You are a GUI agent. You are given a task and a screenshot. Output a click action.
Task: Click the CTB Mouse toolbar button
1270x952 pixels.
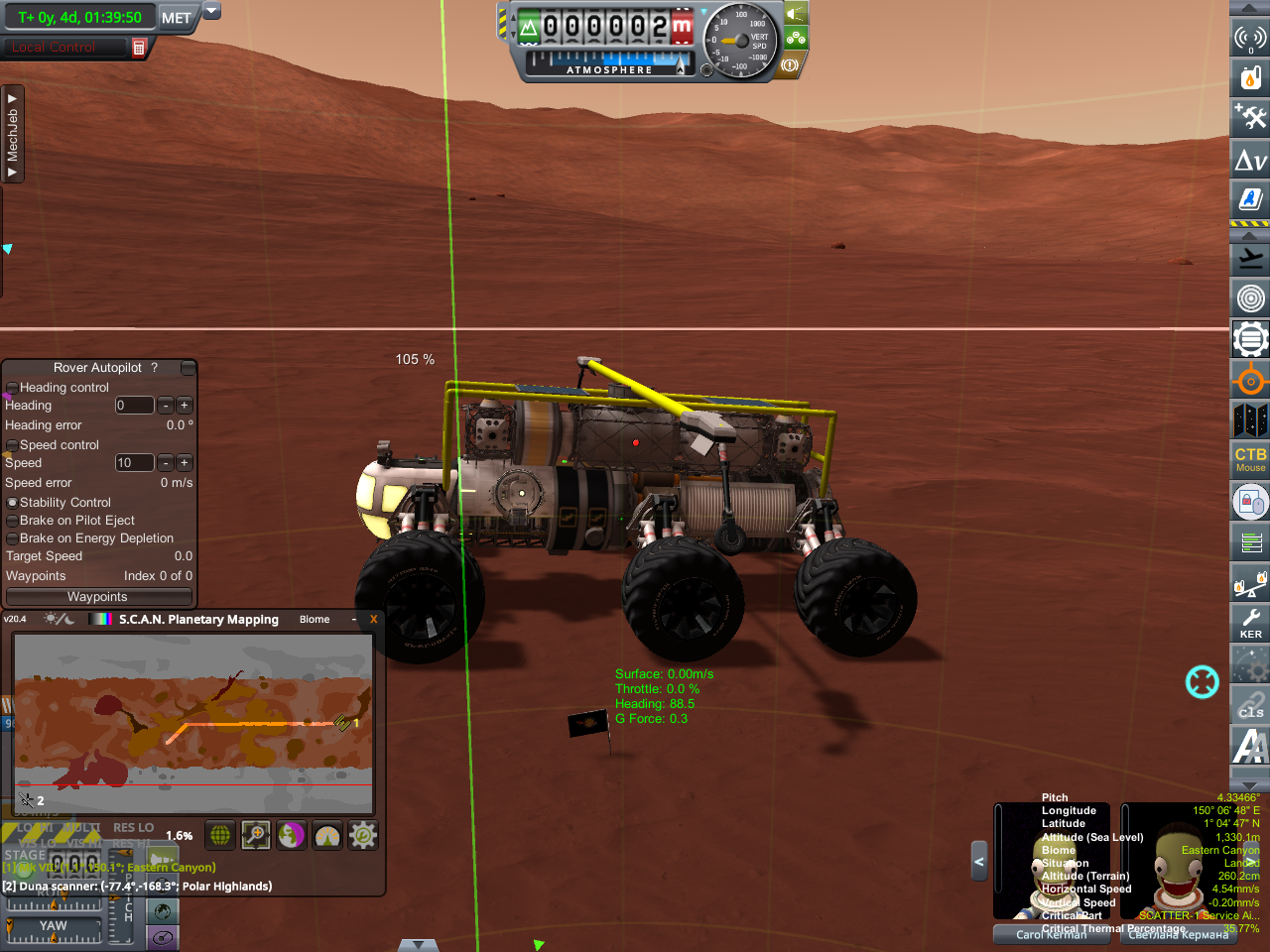(x=1250, y=458)
